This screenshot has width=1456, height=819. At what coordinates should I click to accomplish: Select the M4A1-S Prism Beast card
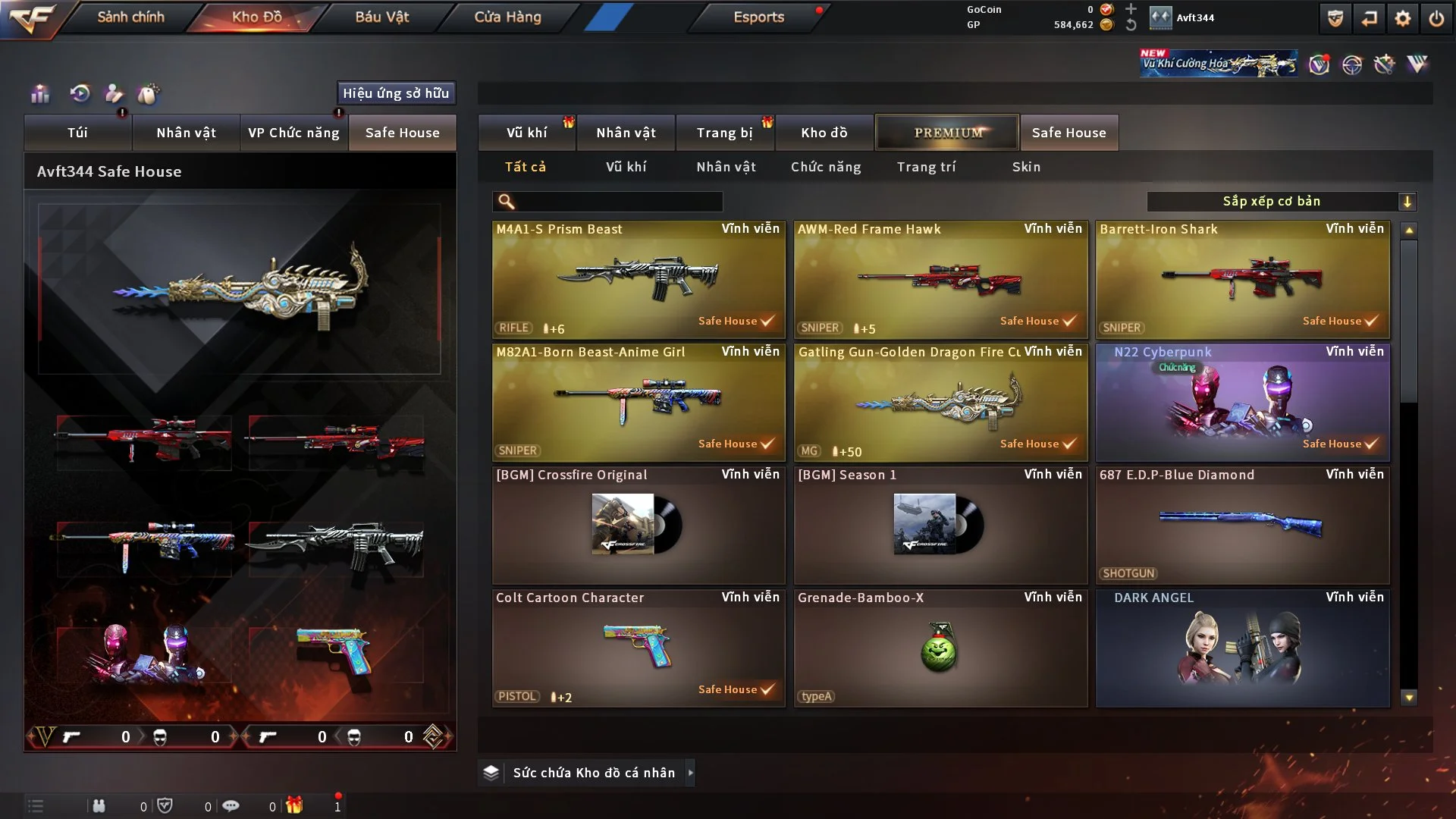pyautogui.click(x=639, y=280)
